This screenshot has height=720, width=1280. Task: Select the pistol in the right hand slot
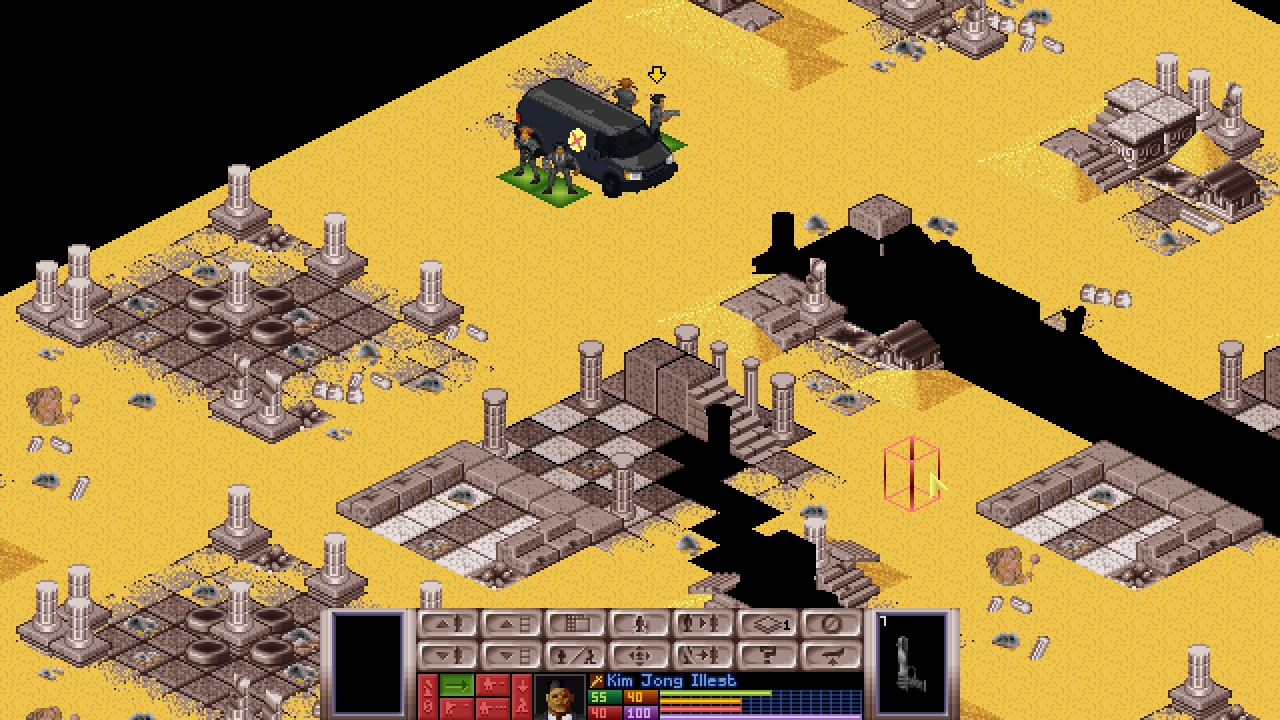tap(911, 660)
